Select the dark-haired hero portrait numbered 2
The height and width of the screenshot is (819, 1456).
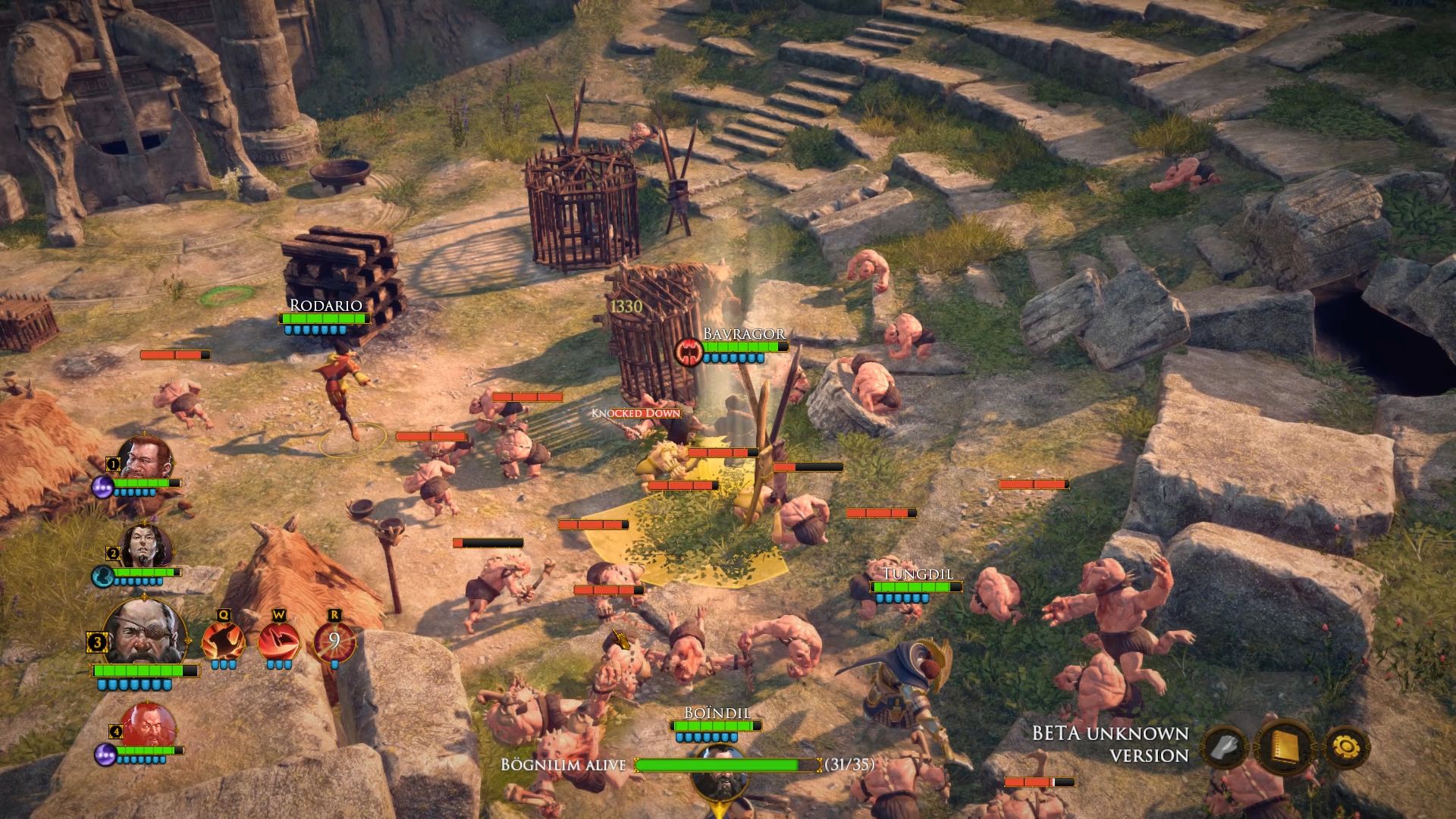click(x=146, y=544)
